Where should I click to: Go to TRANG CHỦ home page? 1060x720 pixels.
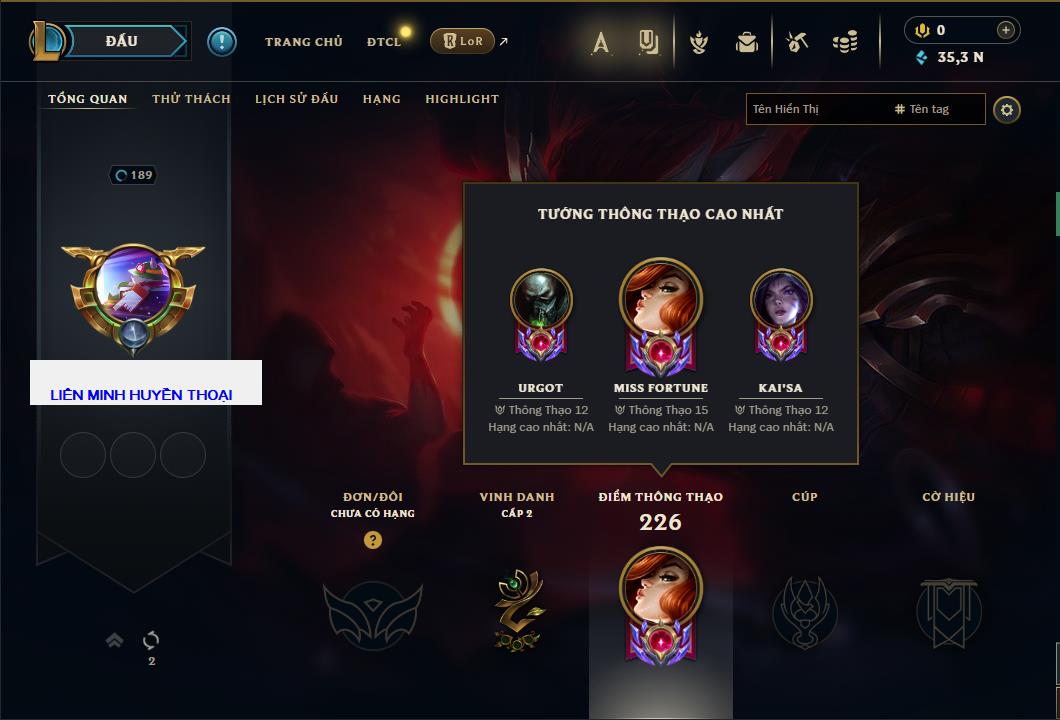[303, 42]
